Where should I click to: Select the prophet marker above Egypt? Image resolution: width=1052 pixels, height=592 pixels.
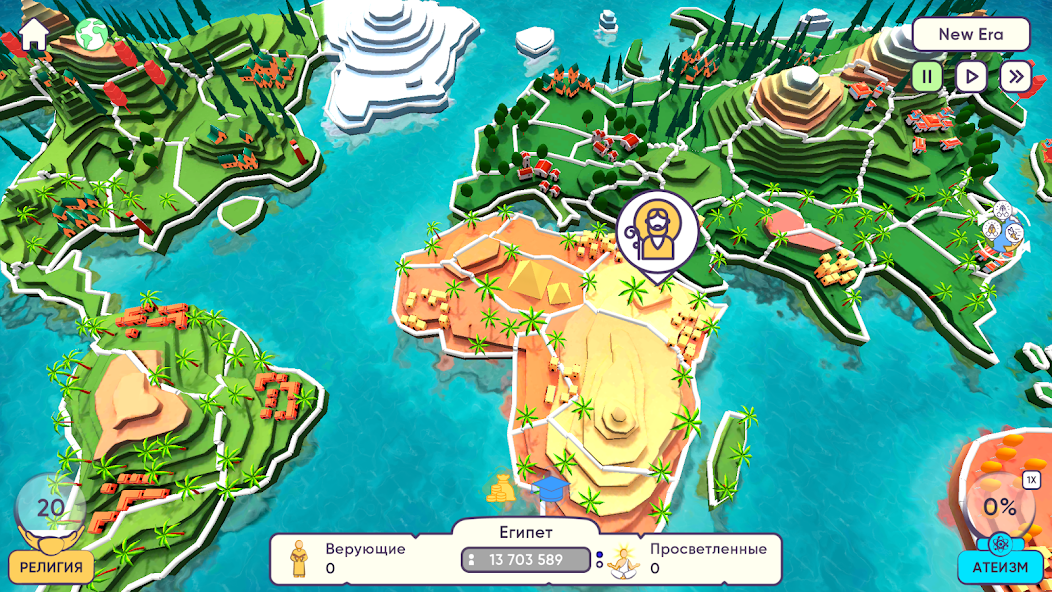tap(657, 233)
